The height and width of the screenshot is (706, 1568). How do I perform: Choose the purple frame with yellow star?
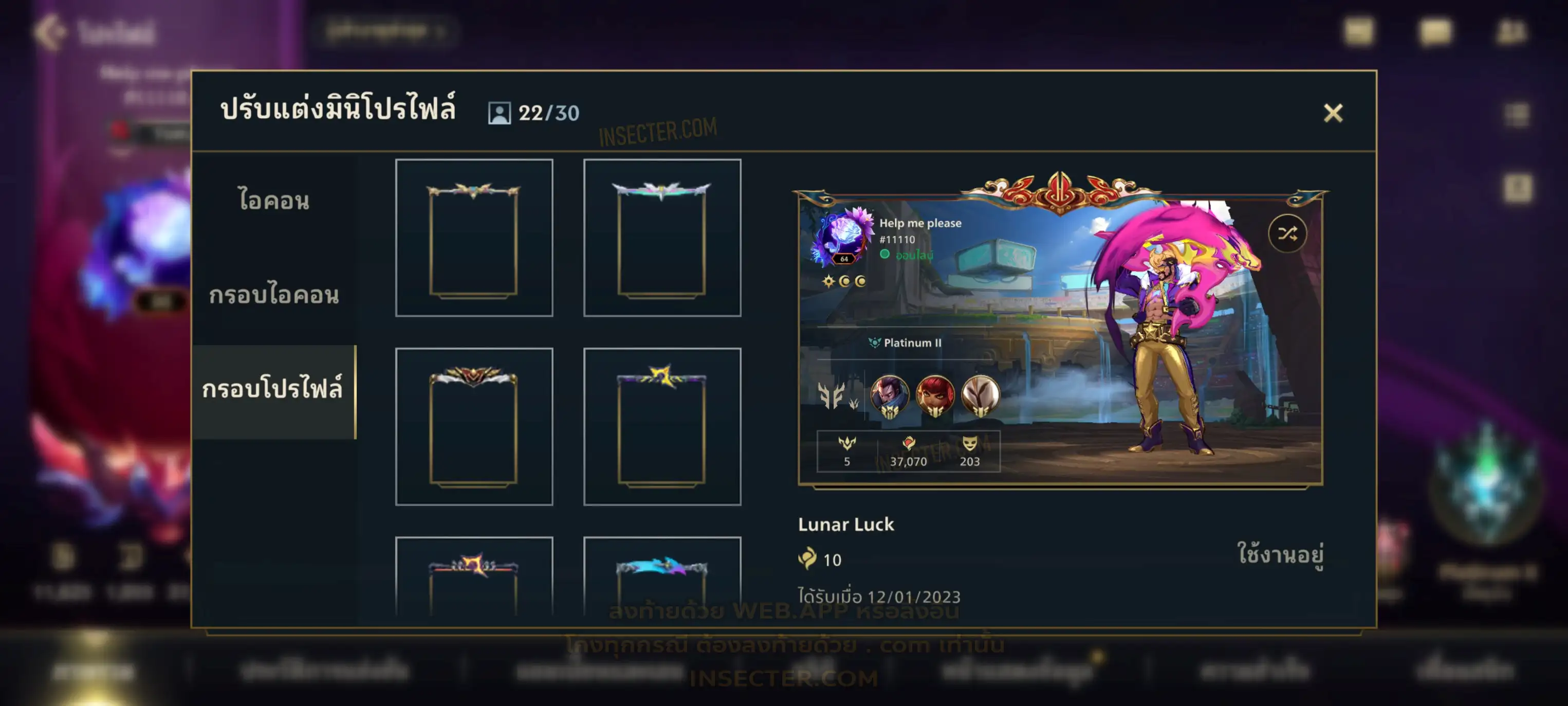click(661, 427)
